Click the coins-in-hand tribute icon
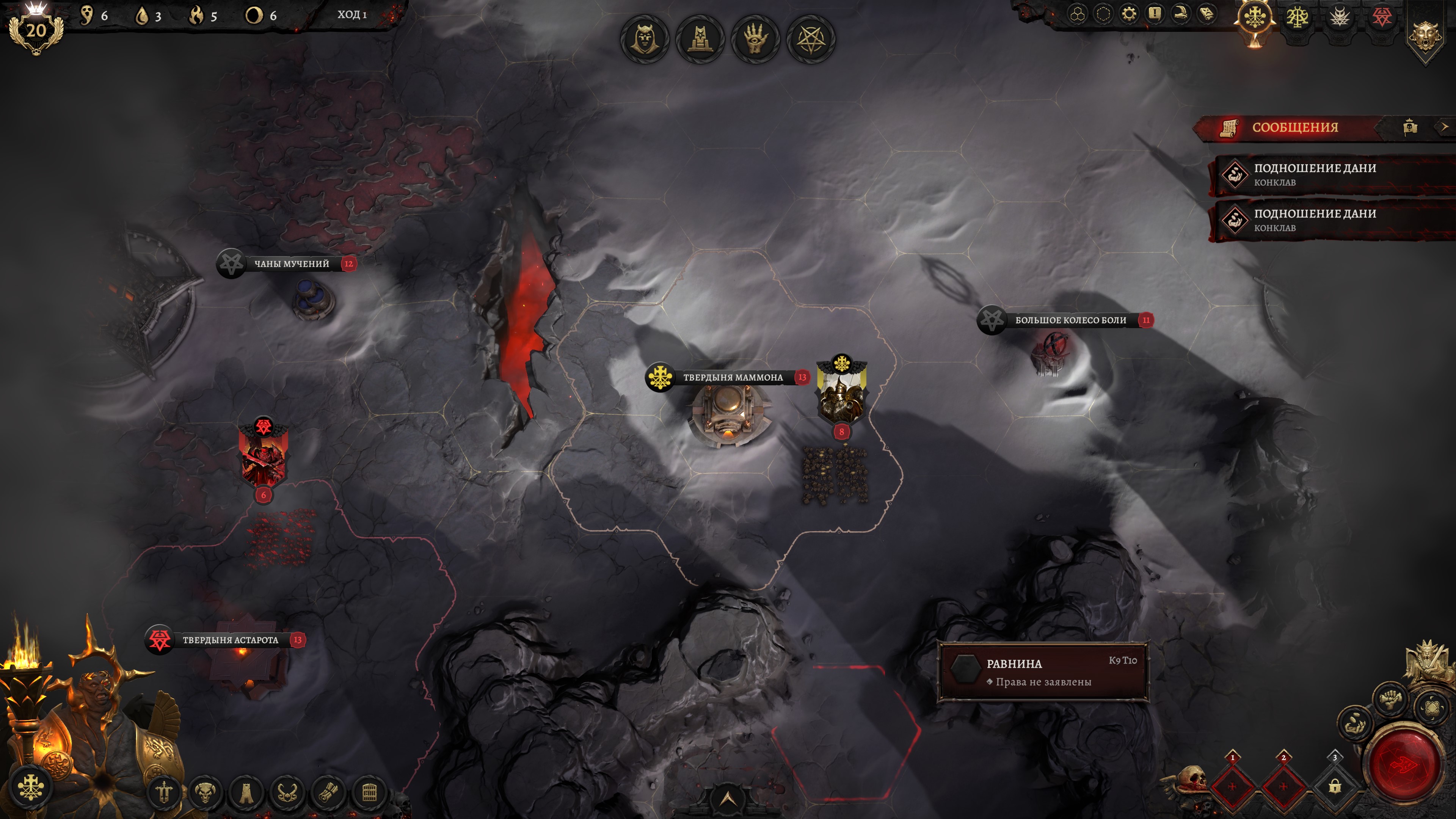1456x819 pixels. tap(1354, 723)
